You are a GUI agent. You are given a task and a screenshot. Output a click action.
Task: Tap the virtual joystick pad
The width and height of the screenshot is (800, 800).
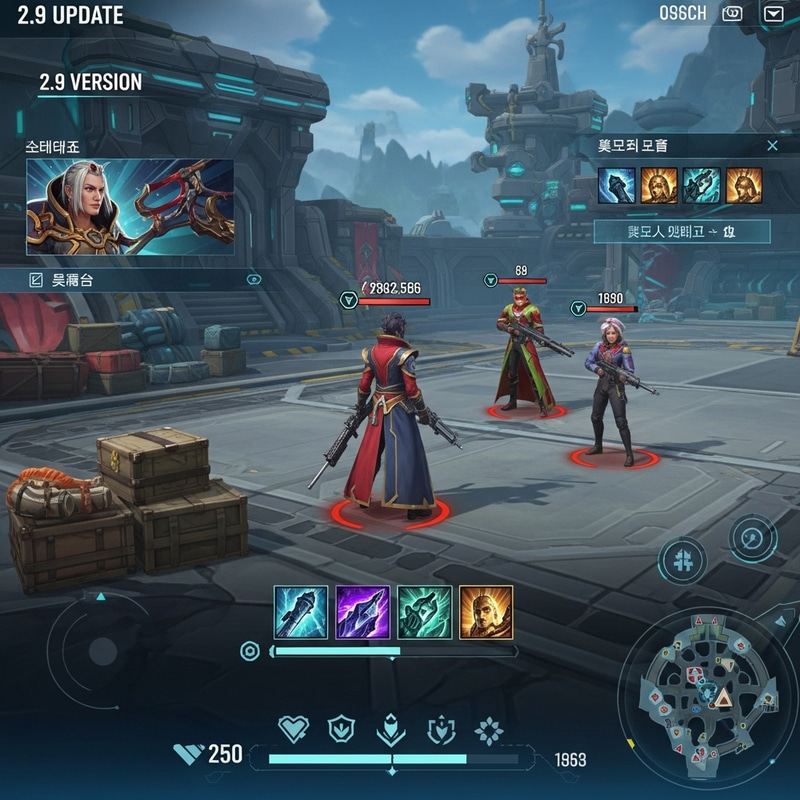pos(100,652)
